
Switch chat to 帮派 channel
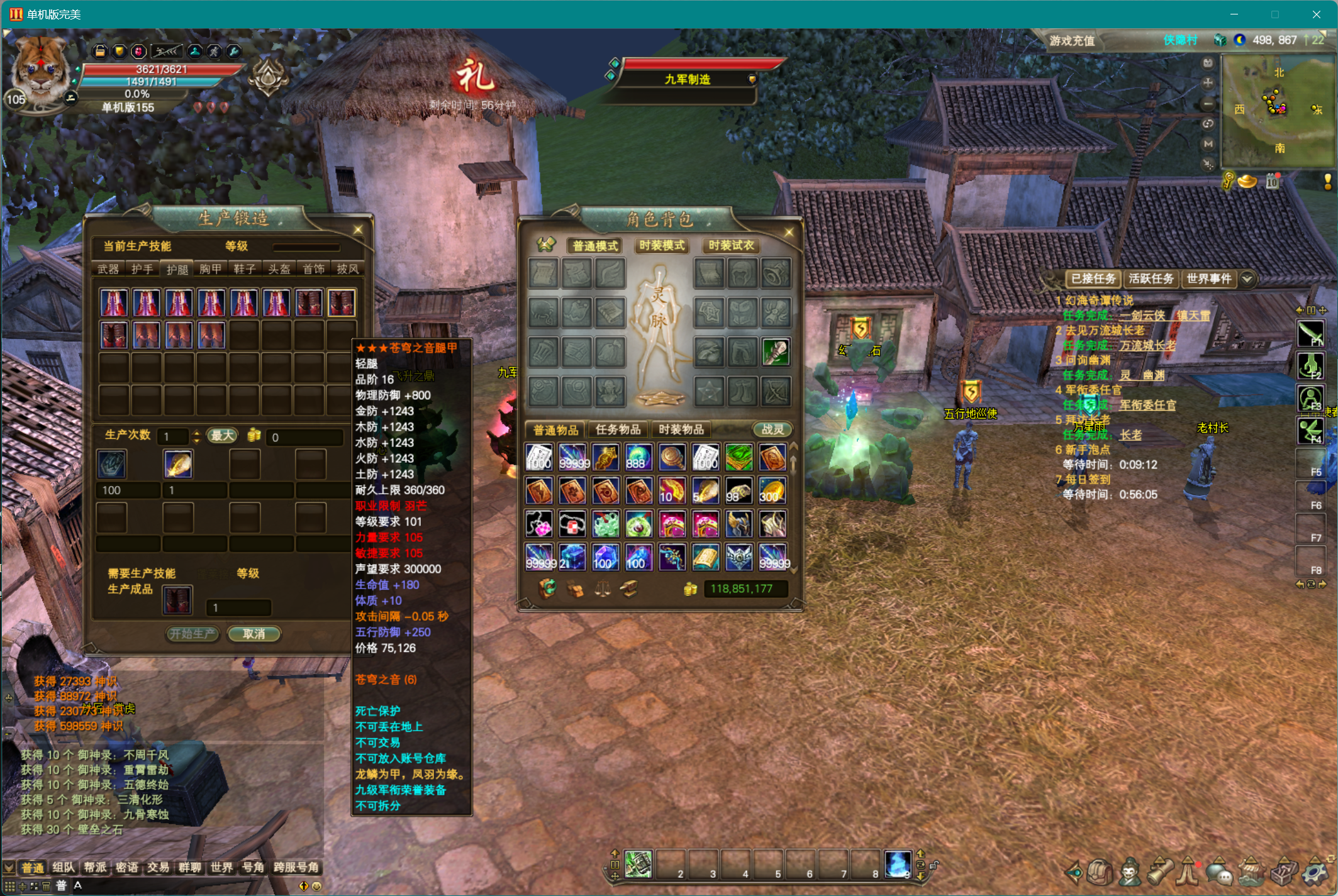(x=95, y=868)
